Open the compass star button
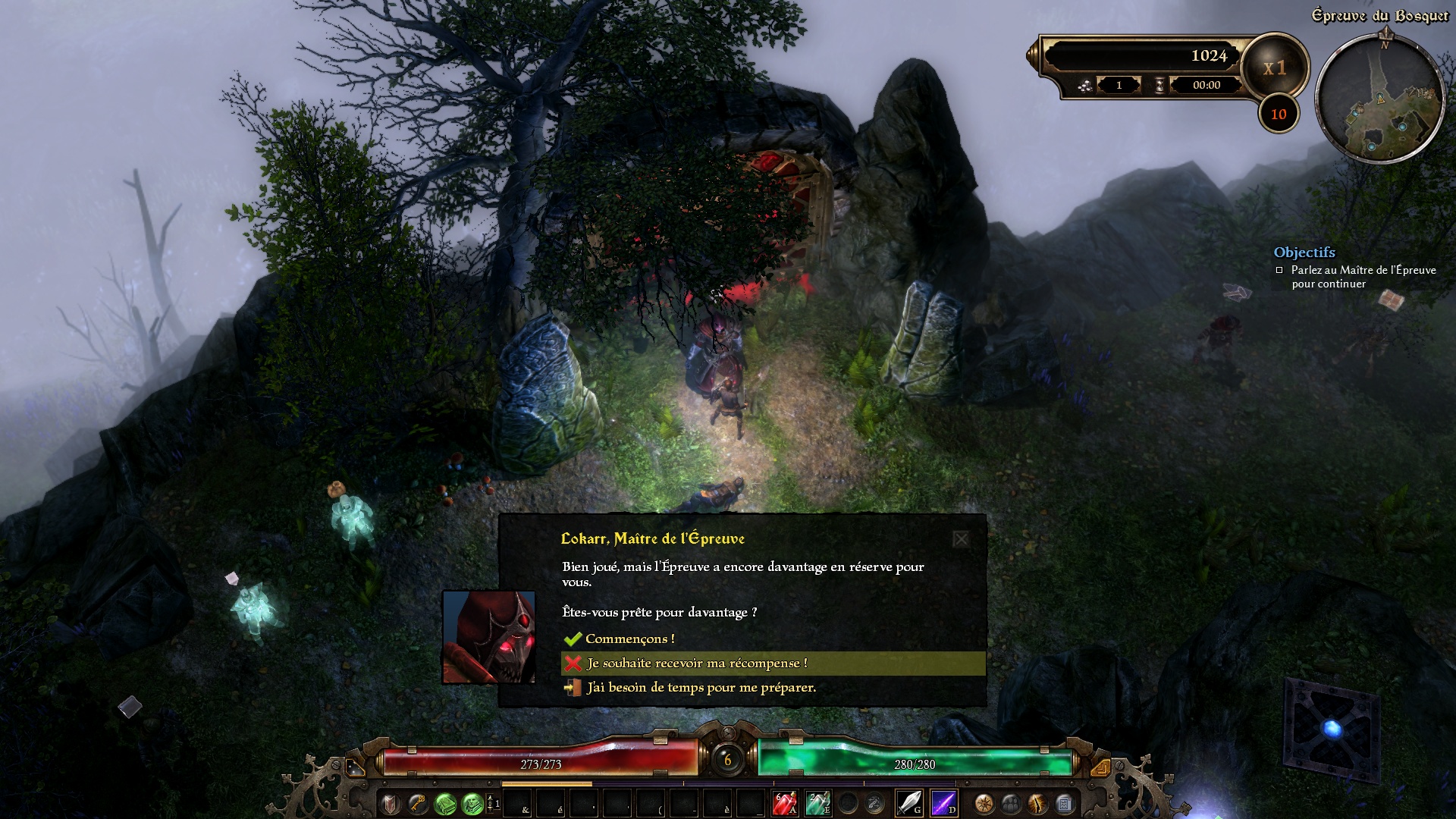The height and width of the screenshot is (819, 1456). point(984,802)
